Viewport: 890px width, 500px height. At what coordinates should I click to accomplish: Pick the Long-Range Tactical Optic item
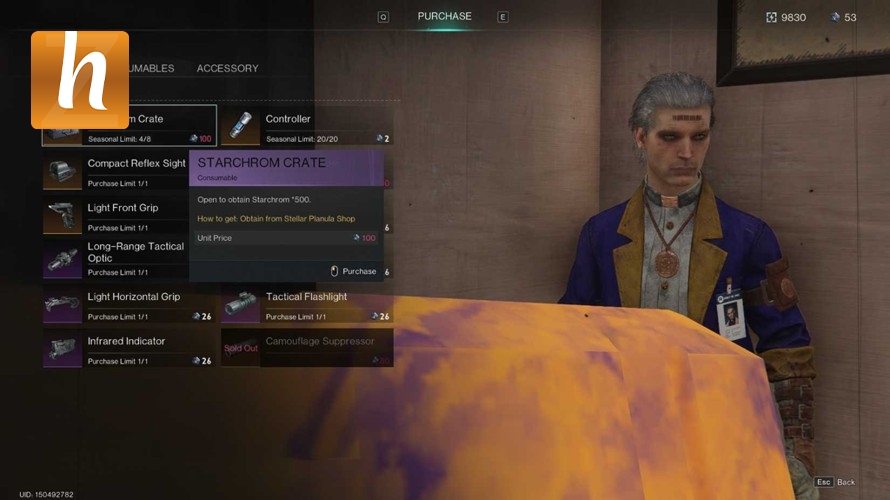115,259
